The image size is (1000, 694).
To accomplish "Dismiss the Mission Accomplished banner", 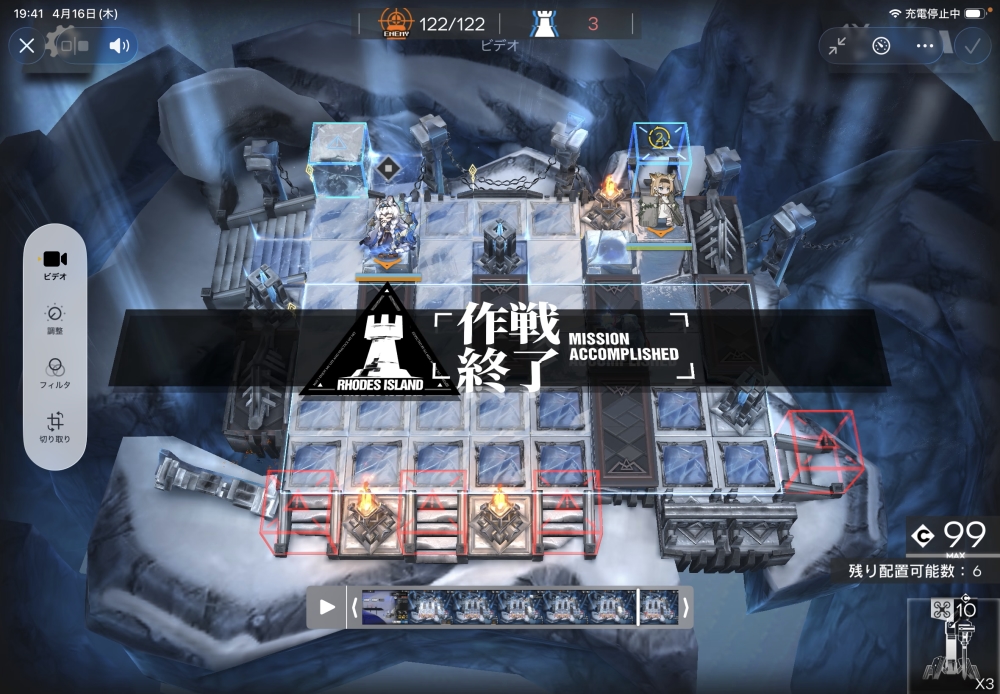I will [499, 349].
